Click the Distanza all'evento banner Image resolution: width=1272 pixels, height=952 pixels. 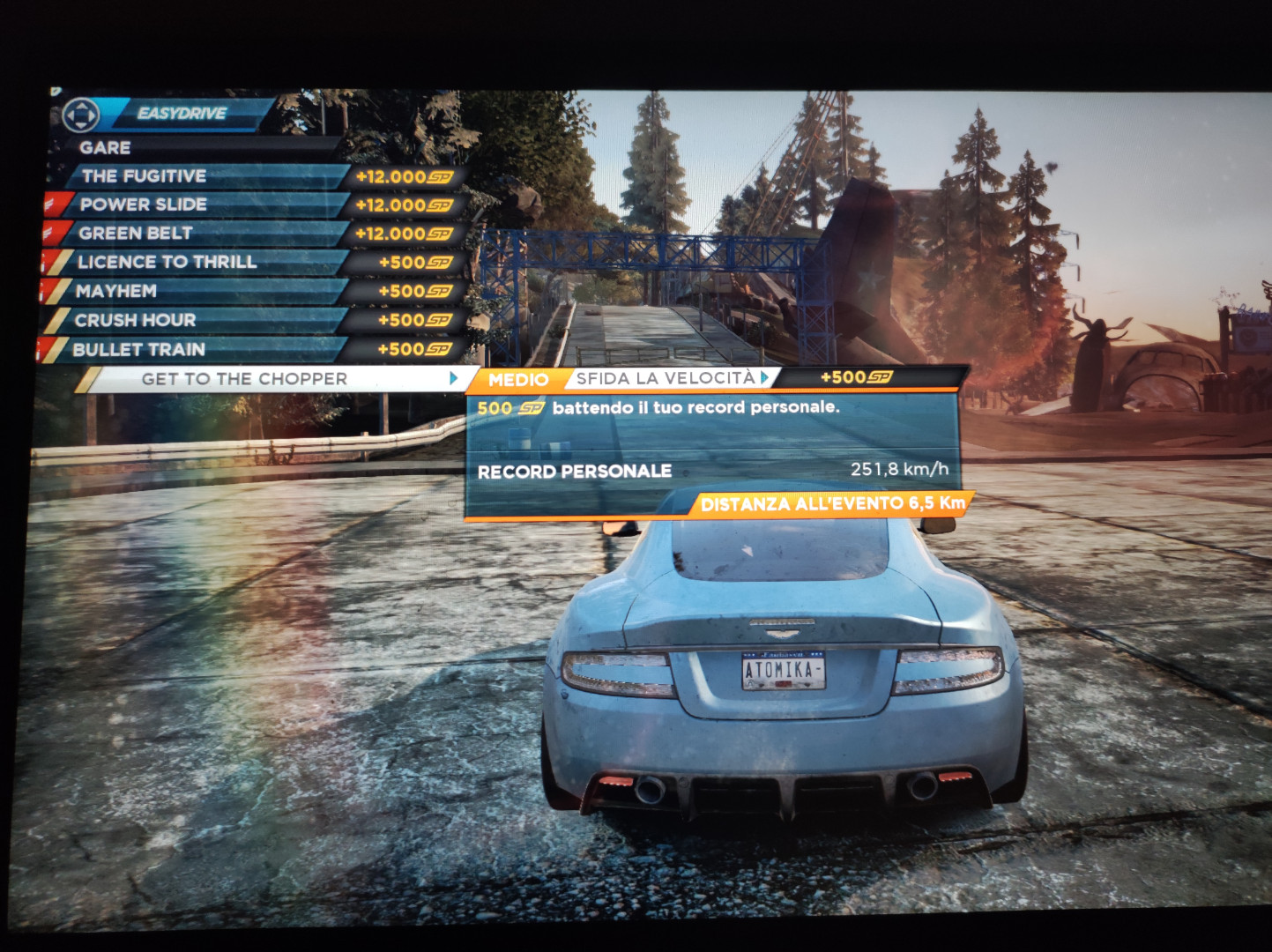point(832,504)
